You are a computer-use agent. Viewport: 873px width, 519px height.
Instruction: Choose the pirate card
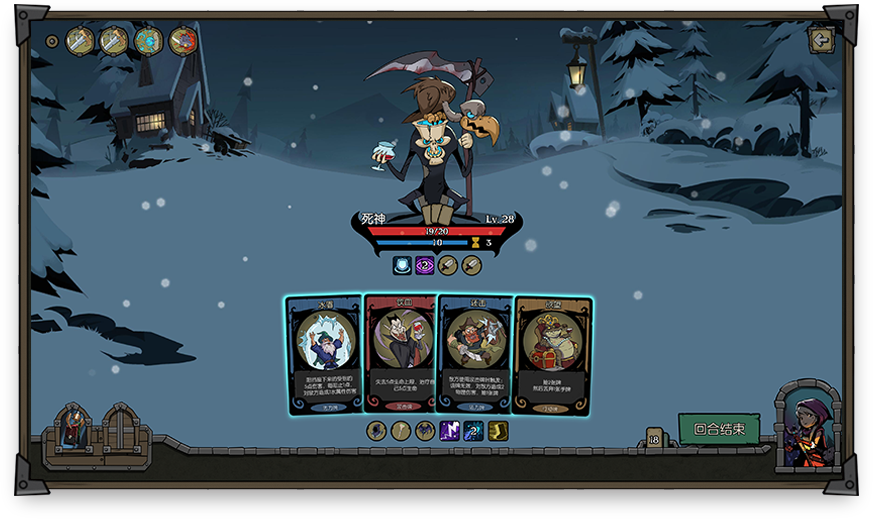coord(475,354)
